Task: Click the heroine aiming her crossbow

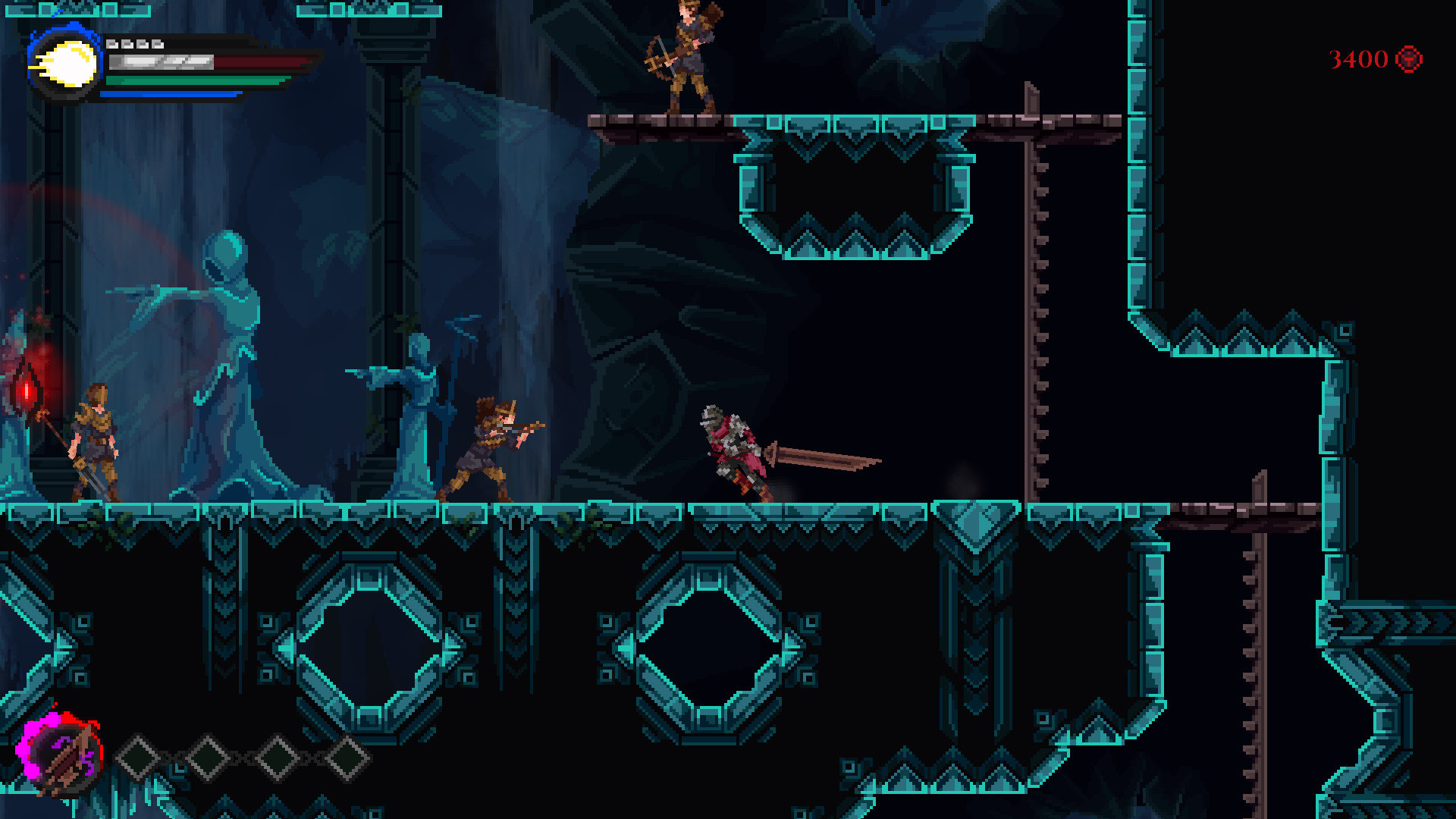Action: (493, 444)
